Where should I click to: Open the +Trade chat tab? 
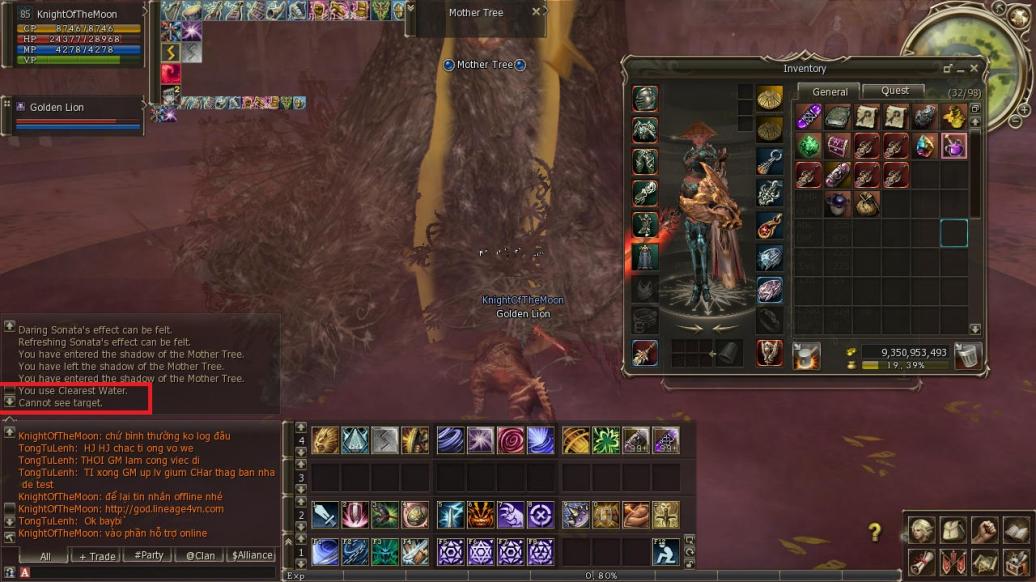point(98,556)
